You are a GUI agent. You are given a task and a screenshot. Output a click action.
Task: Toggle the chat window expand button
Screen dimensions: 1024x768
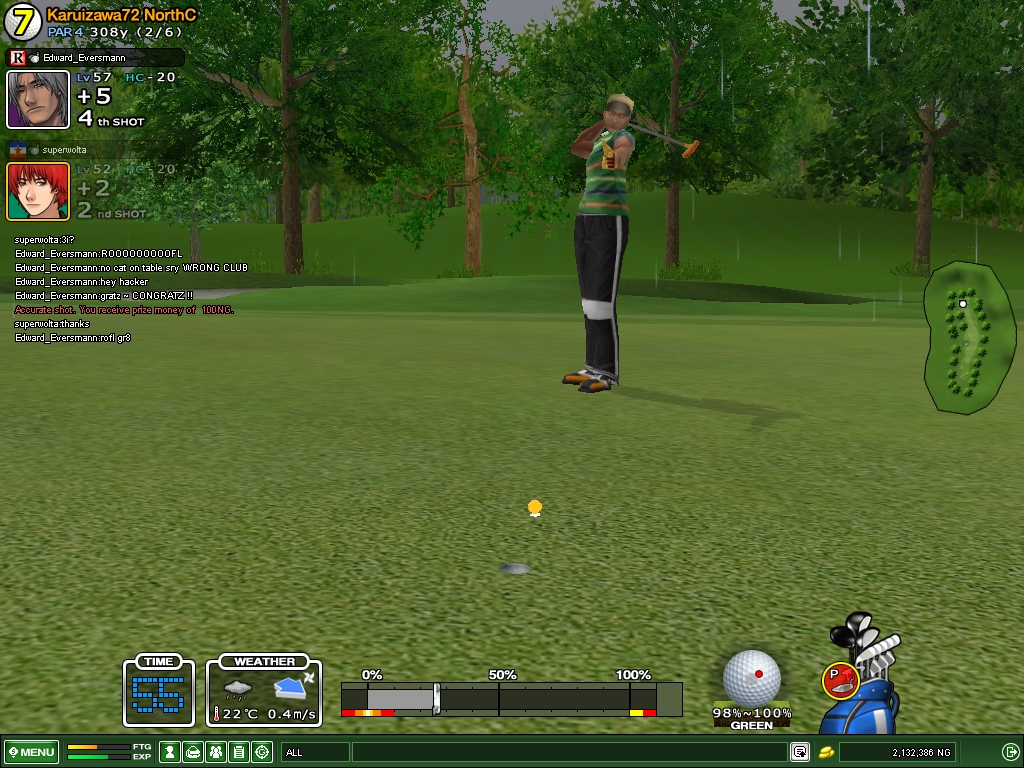800,752
